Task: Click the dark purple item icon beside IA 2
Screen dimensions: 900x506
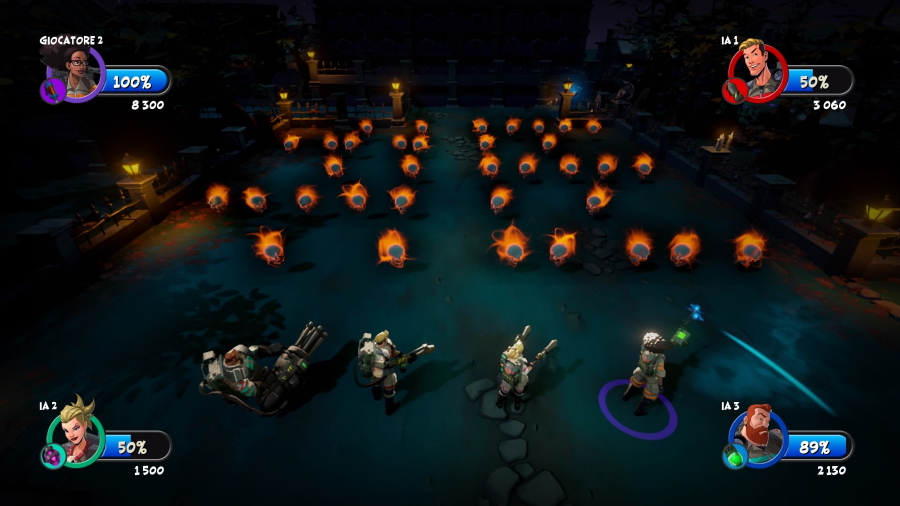Action: click(x=51, y=456)
